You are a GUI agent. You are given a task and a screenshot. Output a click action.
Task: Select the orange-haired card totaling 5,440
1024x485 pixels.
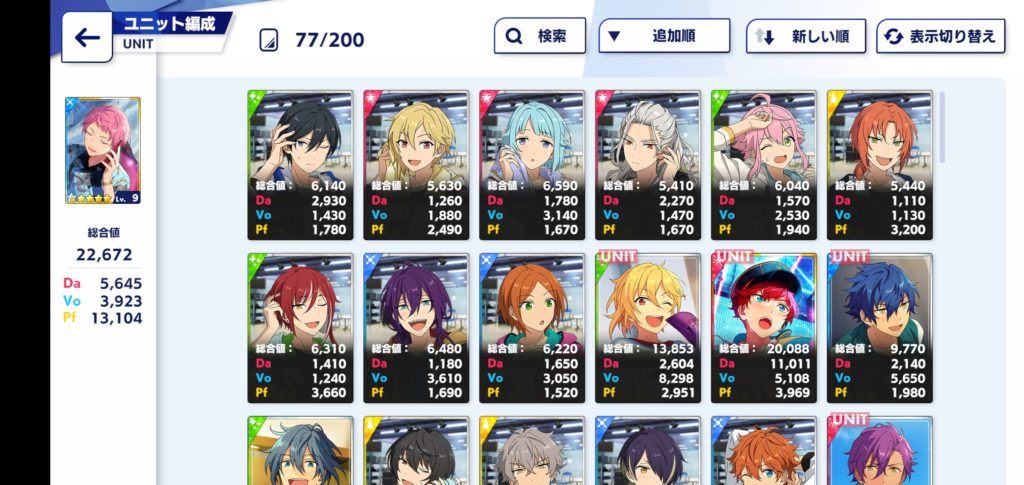coord(880,165)
